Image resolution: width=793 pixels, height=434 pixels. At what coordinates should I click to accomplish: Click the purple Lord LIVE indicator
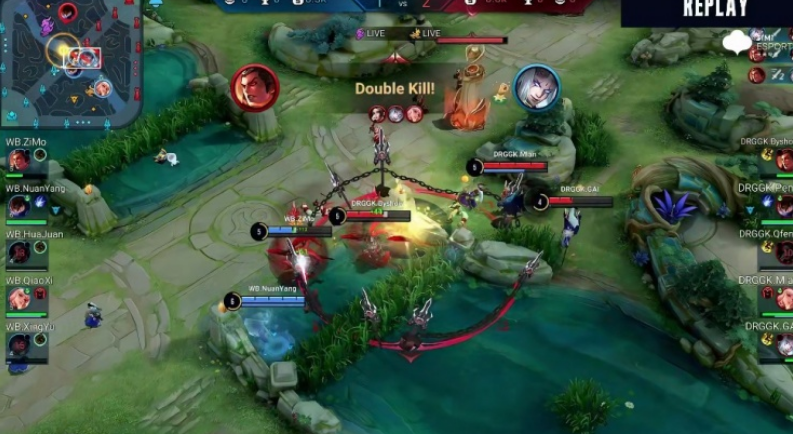(x=370, y=33)
